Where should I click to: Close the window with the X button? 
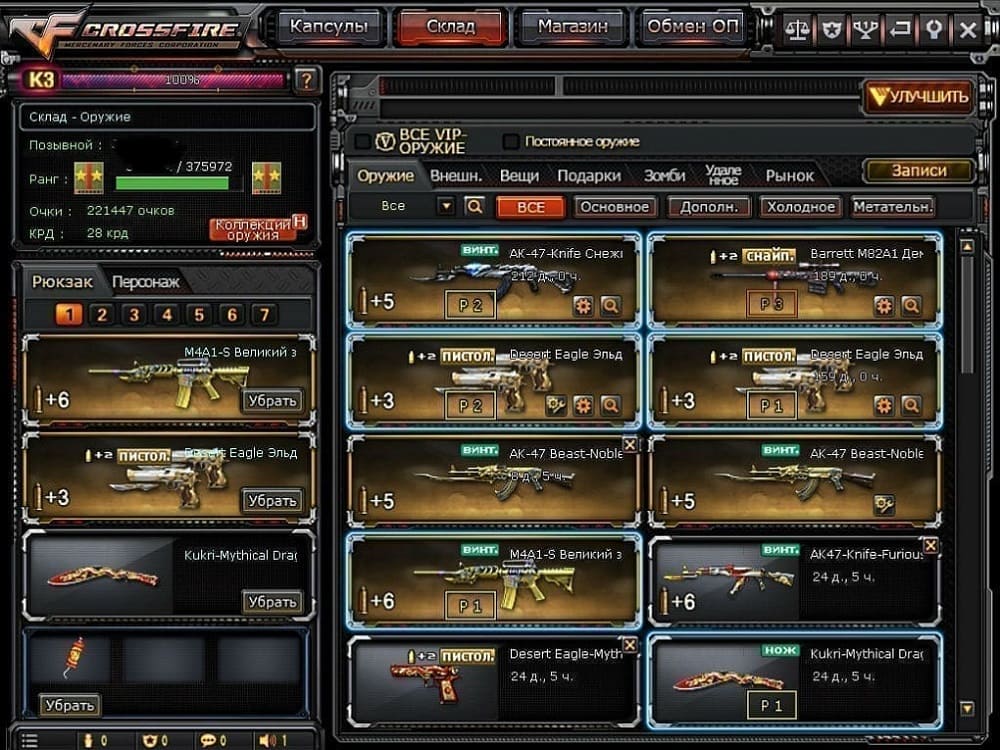(967, 29)
